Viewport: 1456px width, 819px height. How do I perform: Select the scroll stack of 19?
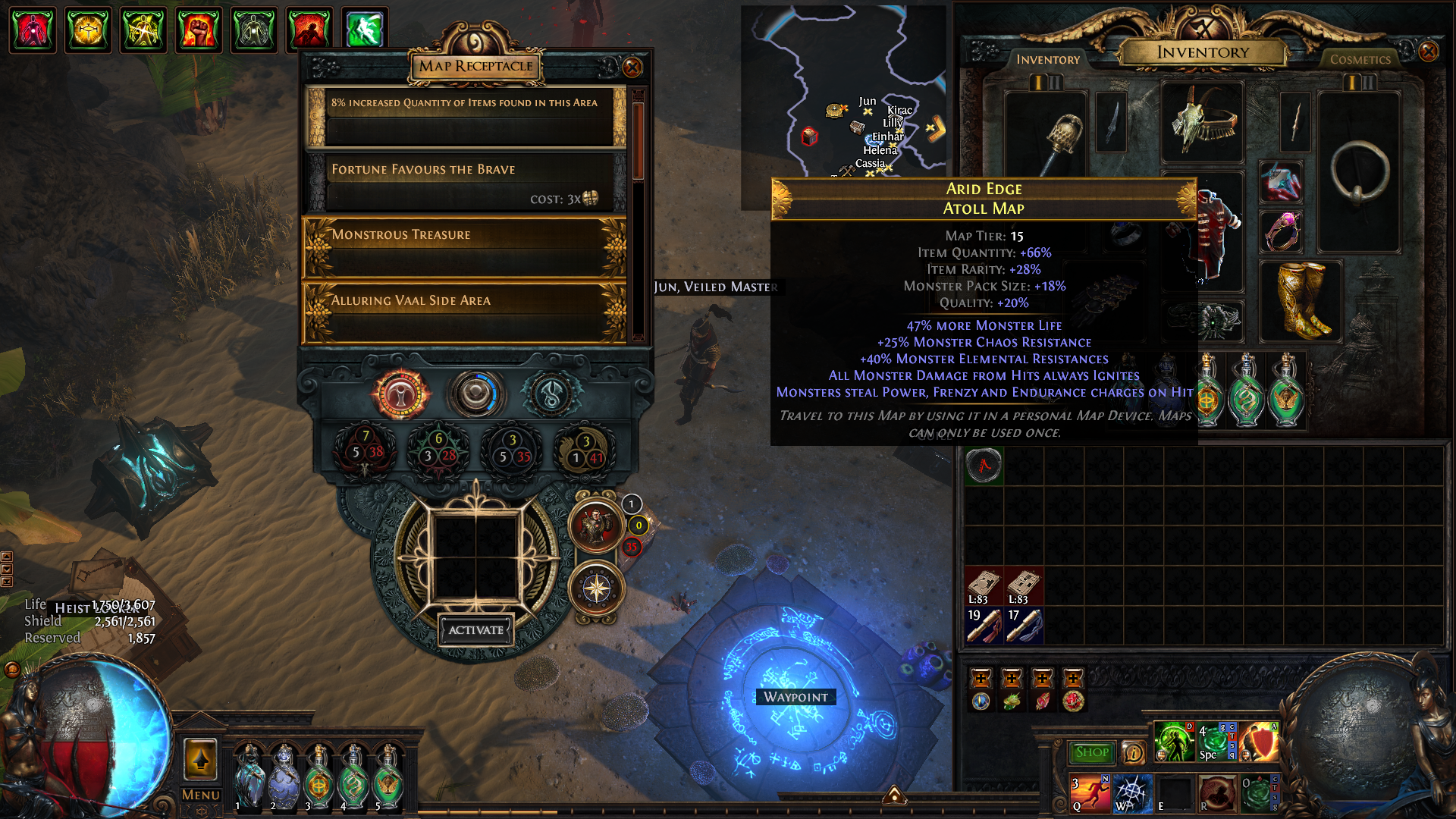pyautogui.click(x=984, y=626)
